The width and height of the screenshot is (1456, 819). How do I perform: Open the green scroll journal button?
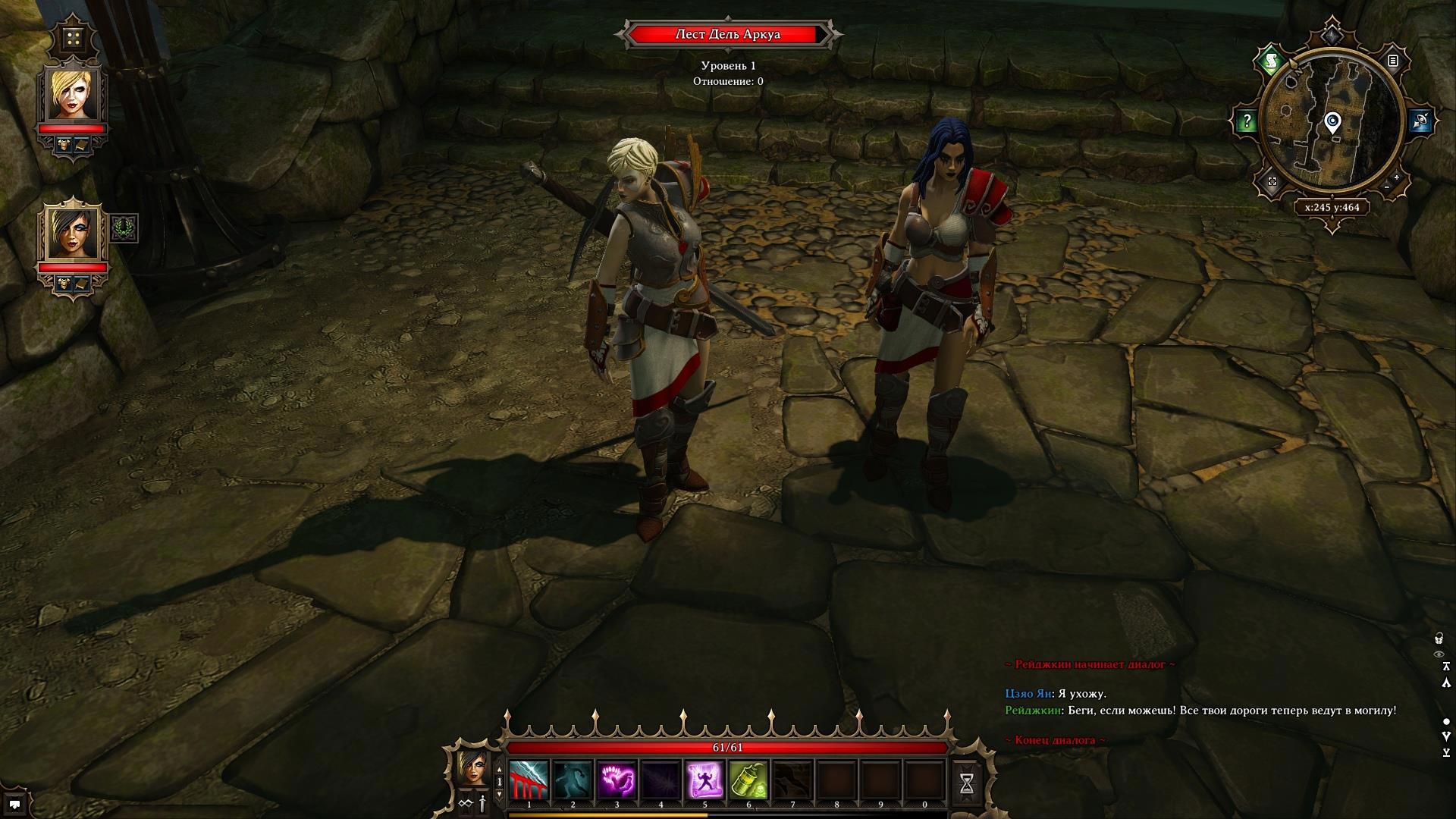1272,61
